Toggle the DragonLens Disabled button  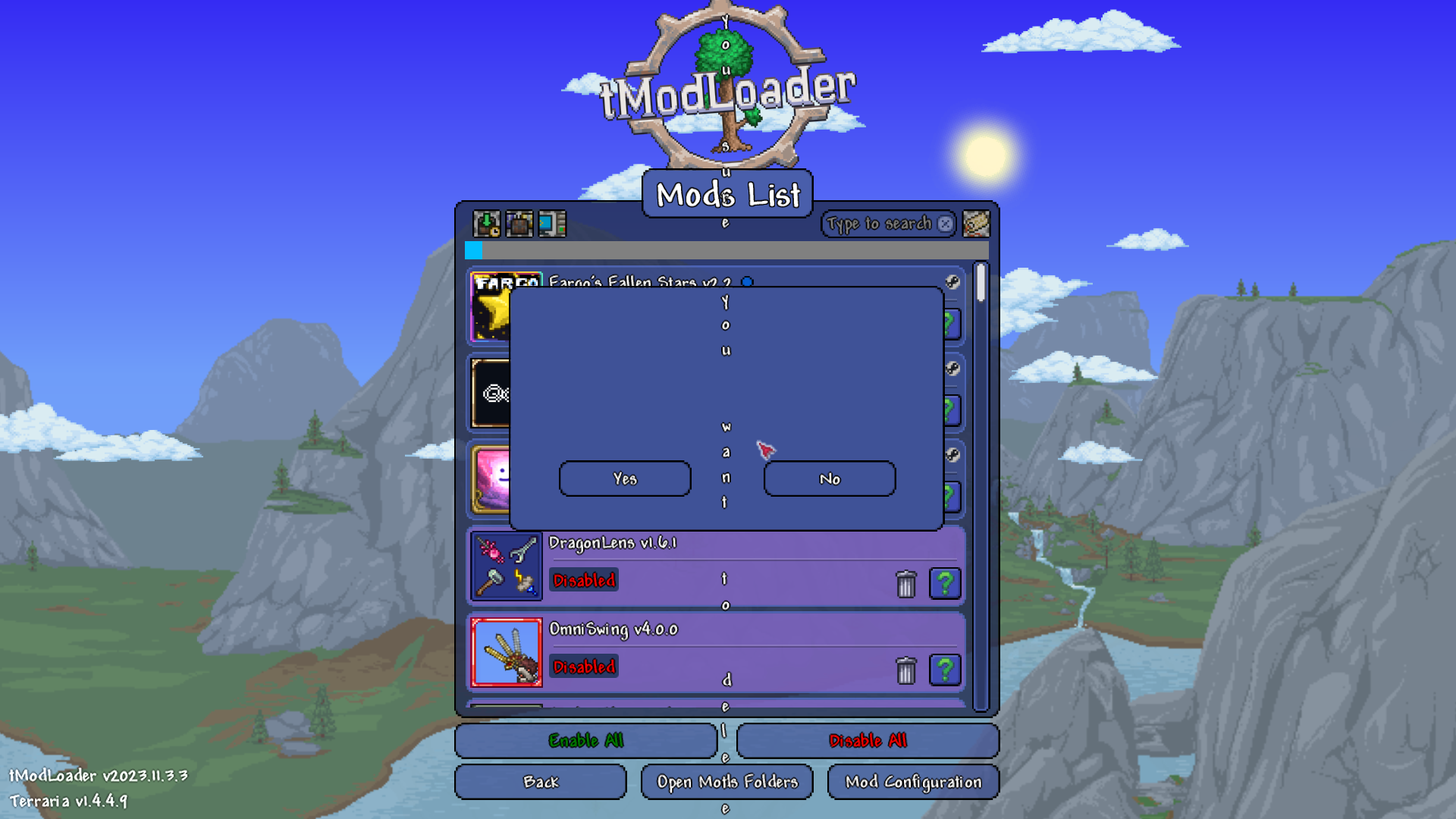coord(584,580)
